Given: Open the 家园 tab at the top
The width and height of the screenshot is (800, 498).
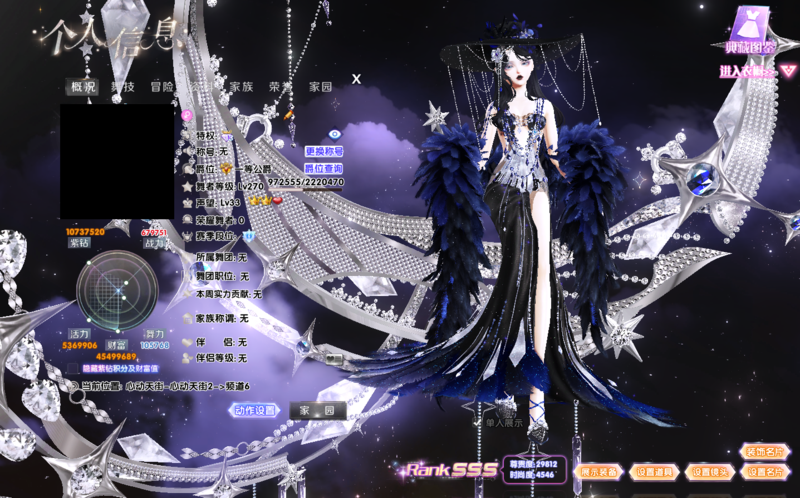Looking at the screenshot, I should click(320, 87).
